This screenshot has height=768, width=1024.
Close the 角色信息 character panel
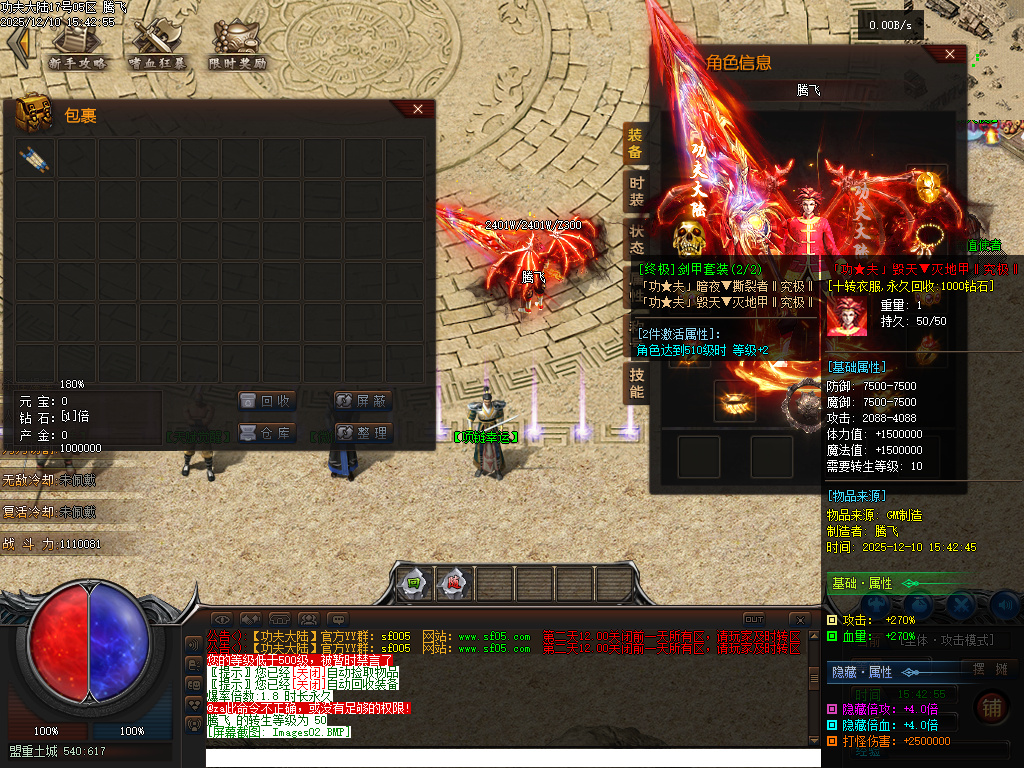(x=948, y=55)
